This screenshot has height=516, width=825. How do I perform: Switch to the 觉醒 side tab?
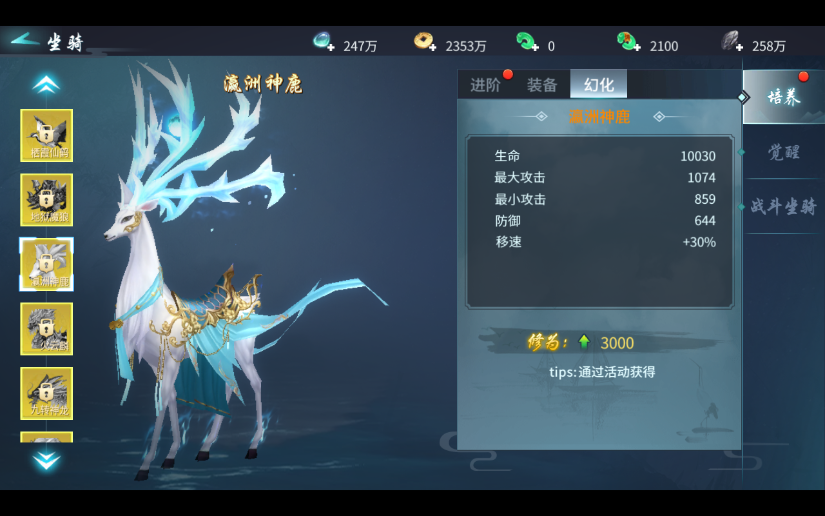coord(783,152)
